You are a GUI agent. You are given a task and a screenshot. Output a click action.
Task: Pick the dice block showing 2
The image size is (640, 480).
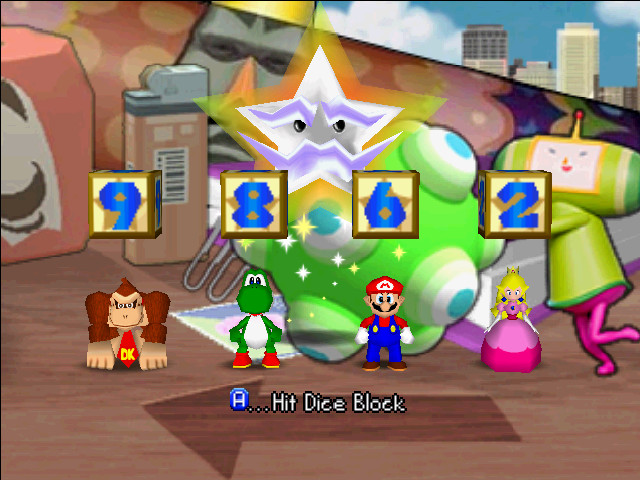pos(514,203)
